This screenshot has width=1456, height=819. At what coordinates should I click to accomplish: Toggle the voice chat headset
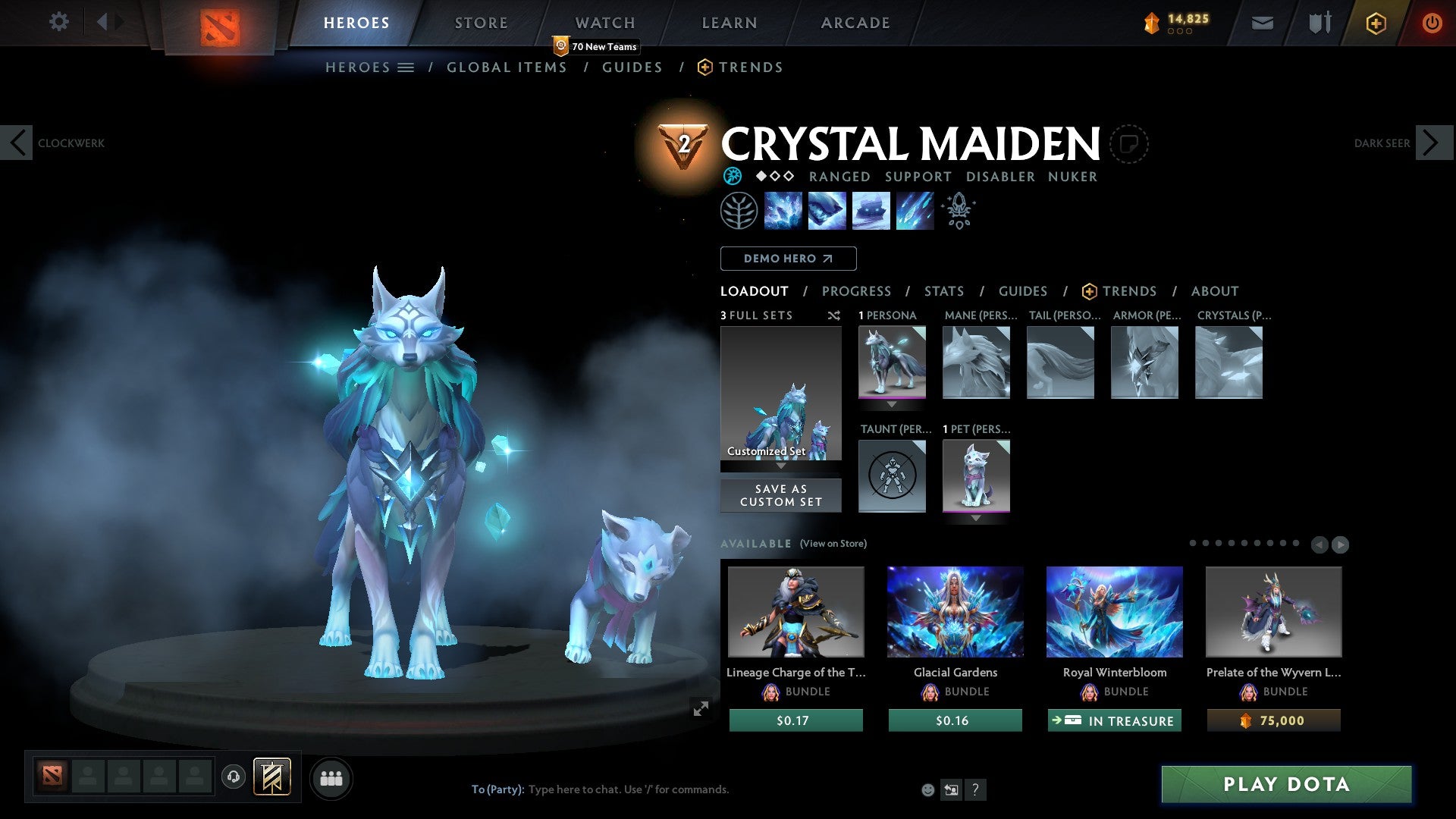click(x=233, y=777)
